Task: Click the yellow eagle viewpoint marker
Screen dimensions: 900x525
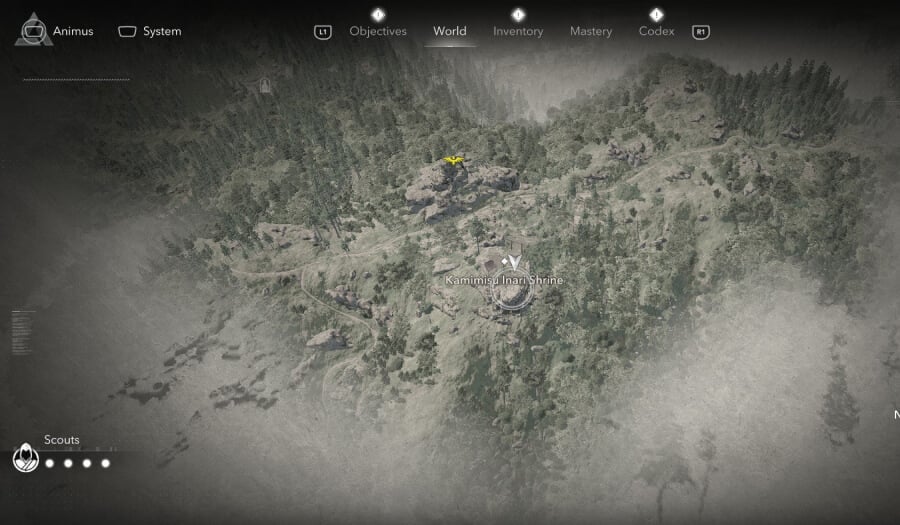Action: (453, 160)
